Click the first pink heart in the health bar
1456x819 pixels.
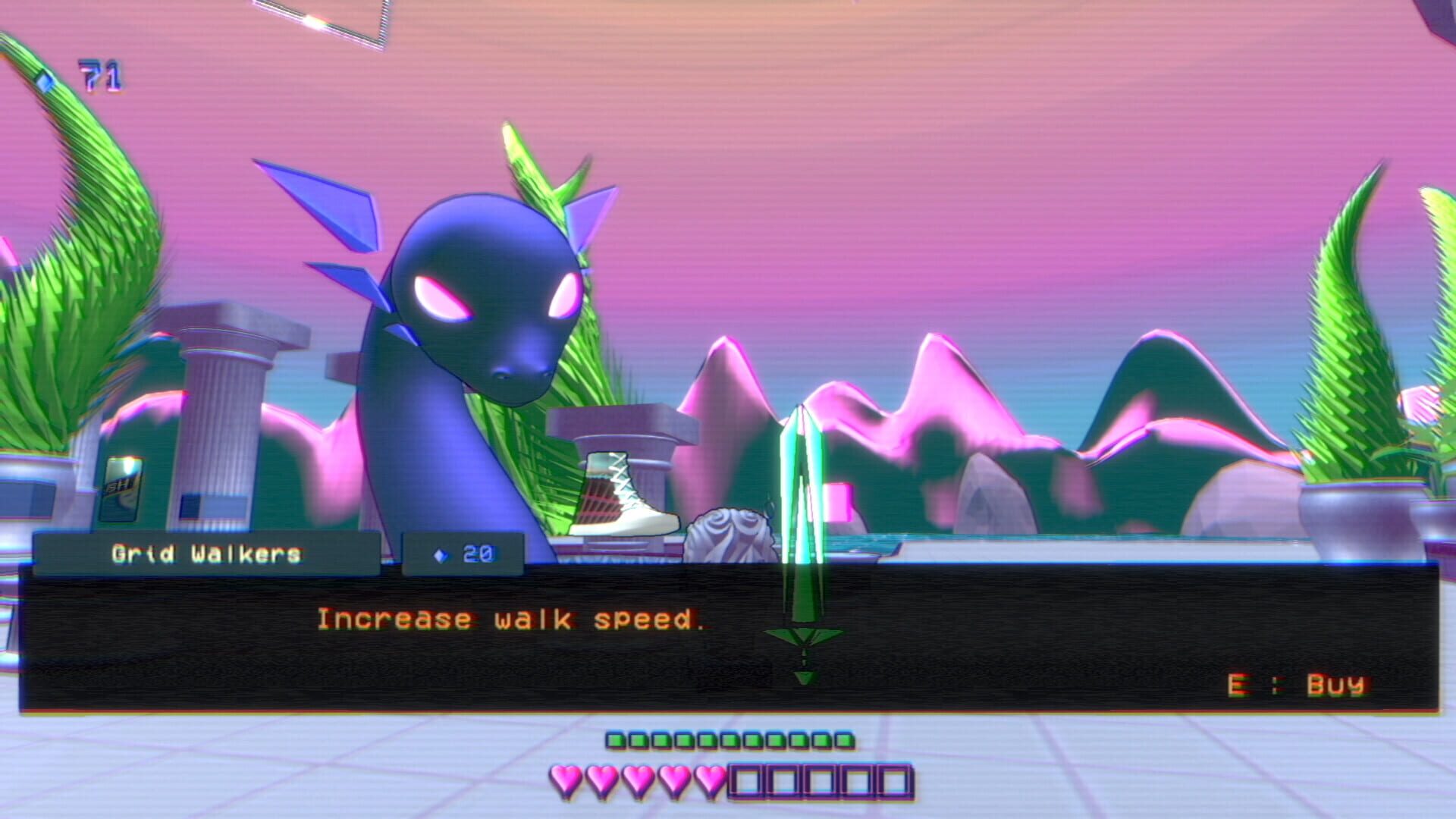pos(565,777)
